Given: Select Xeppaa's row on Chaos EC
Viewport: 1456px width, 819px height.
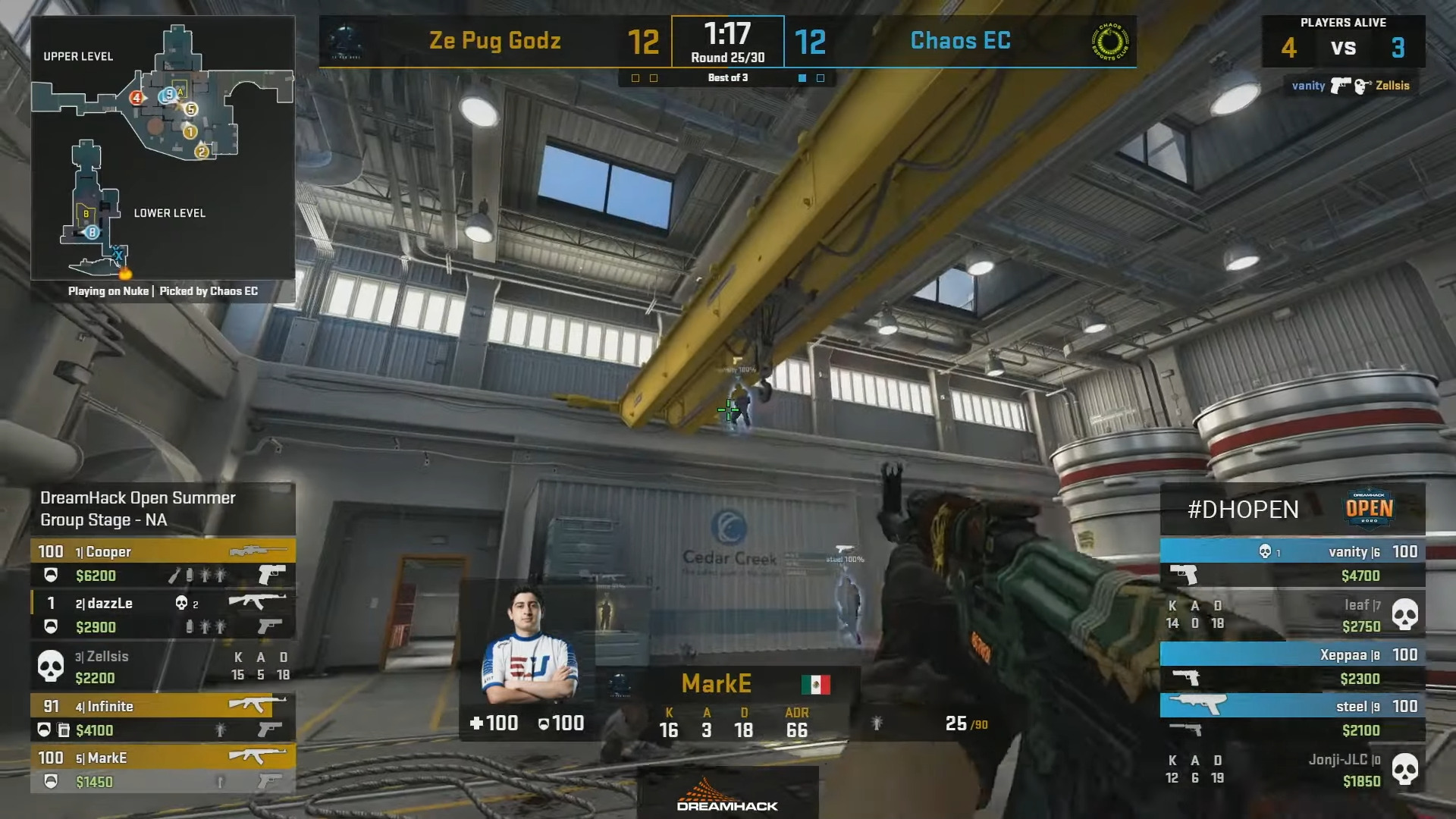Looking at the screenshot, I should (1292, 666).
